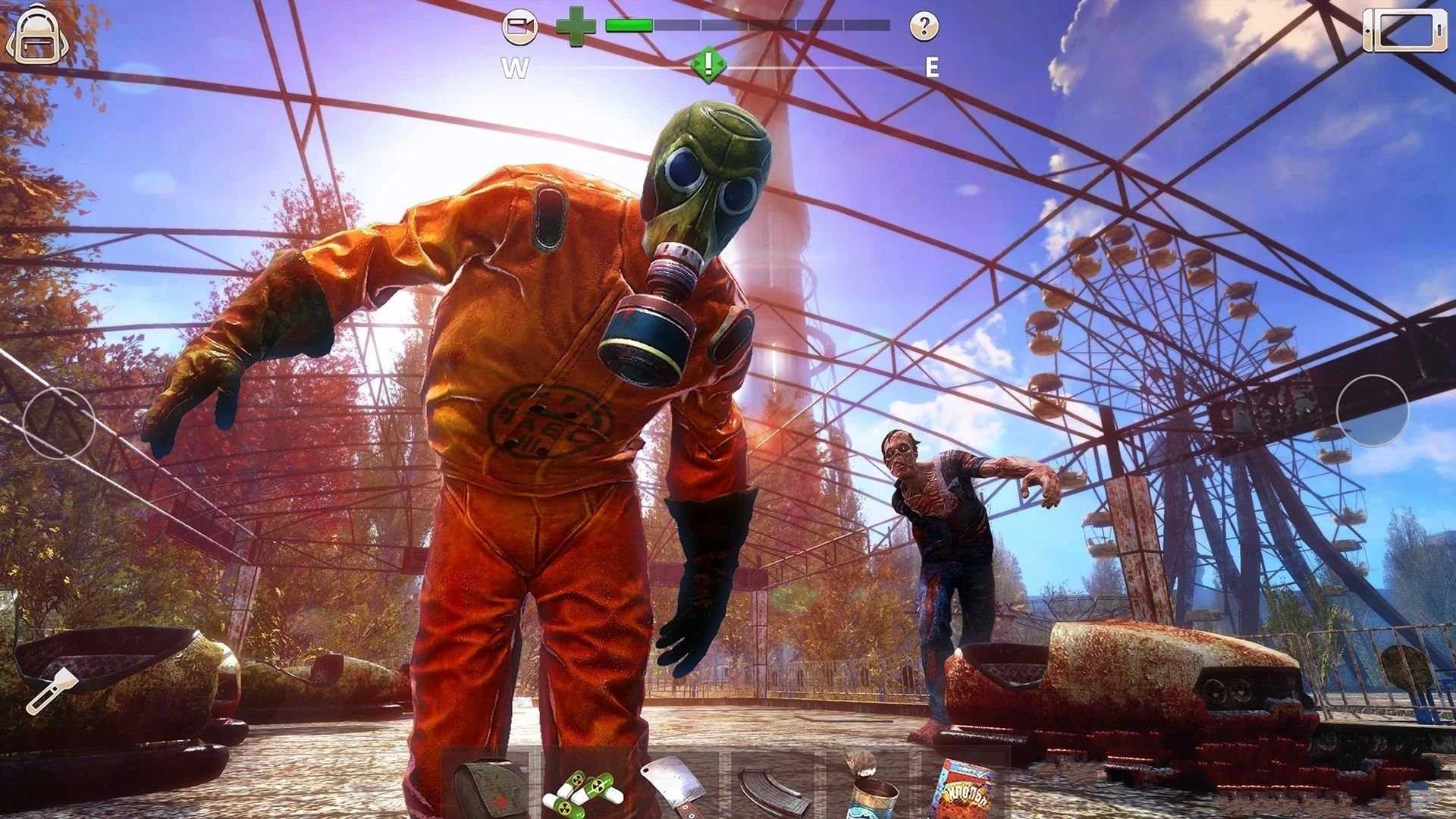
Task: Open the question mark help button
Action: point(924,27)
